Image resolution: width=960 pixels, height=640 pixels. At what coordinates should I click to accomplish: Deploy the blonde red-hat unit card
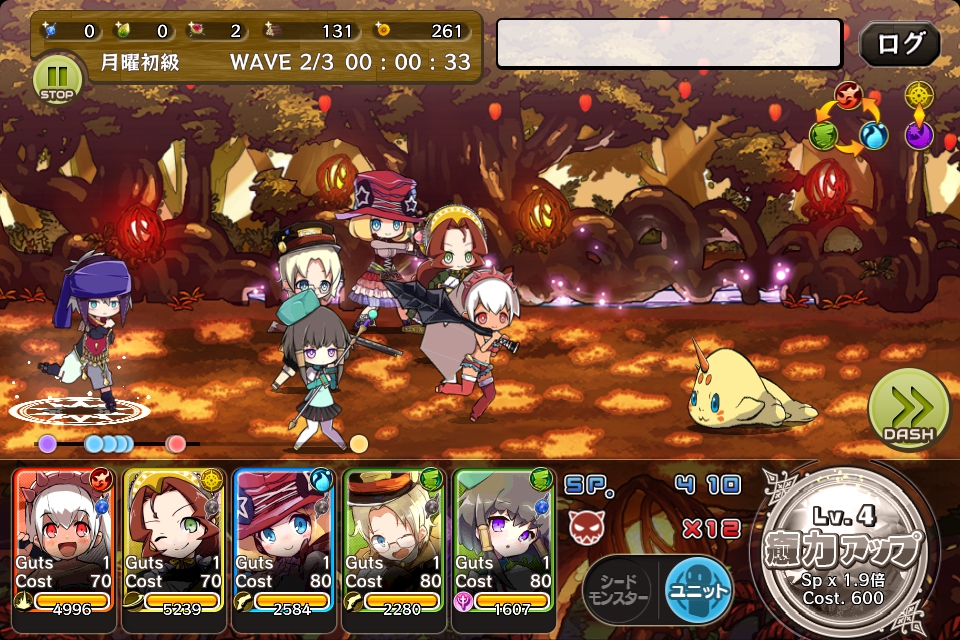click(x=284, y=538)
